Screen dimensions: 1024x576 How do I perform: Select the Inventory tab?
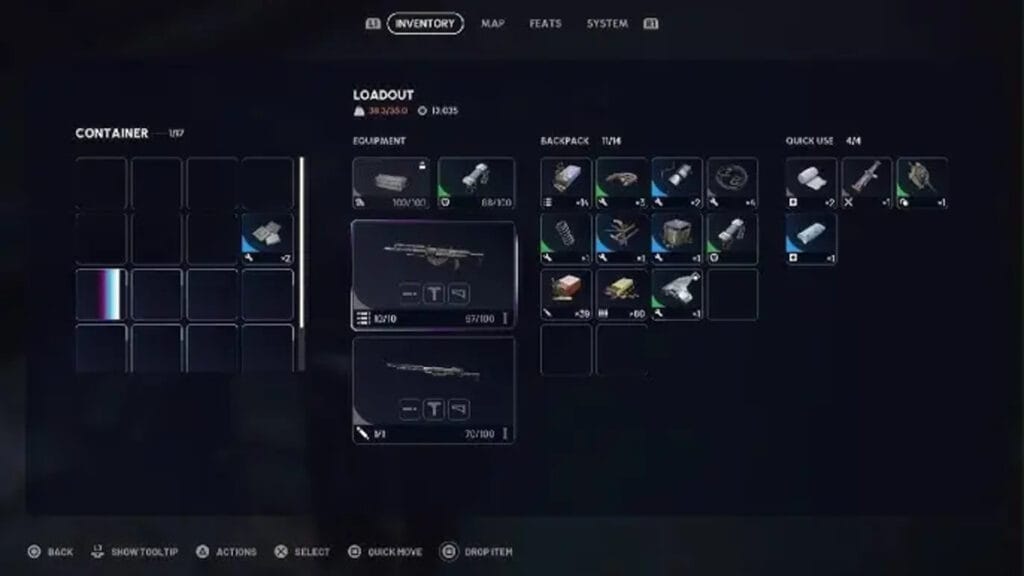click(x=425, y=23)
